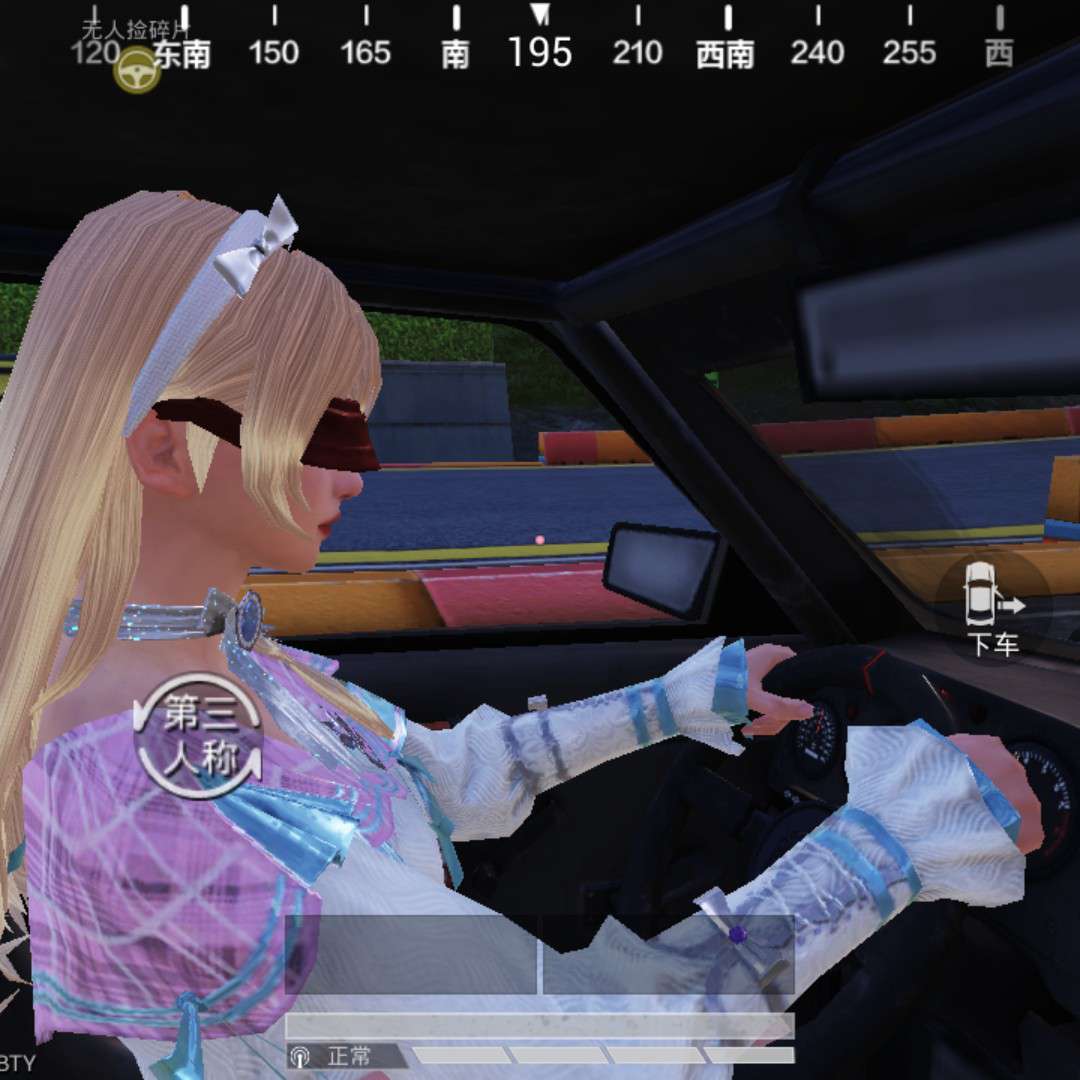
Task: Click the yellow steering wheel driver icon
Action: coord(137,71)
